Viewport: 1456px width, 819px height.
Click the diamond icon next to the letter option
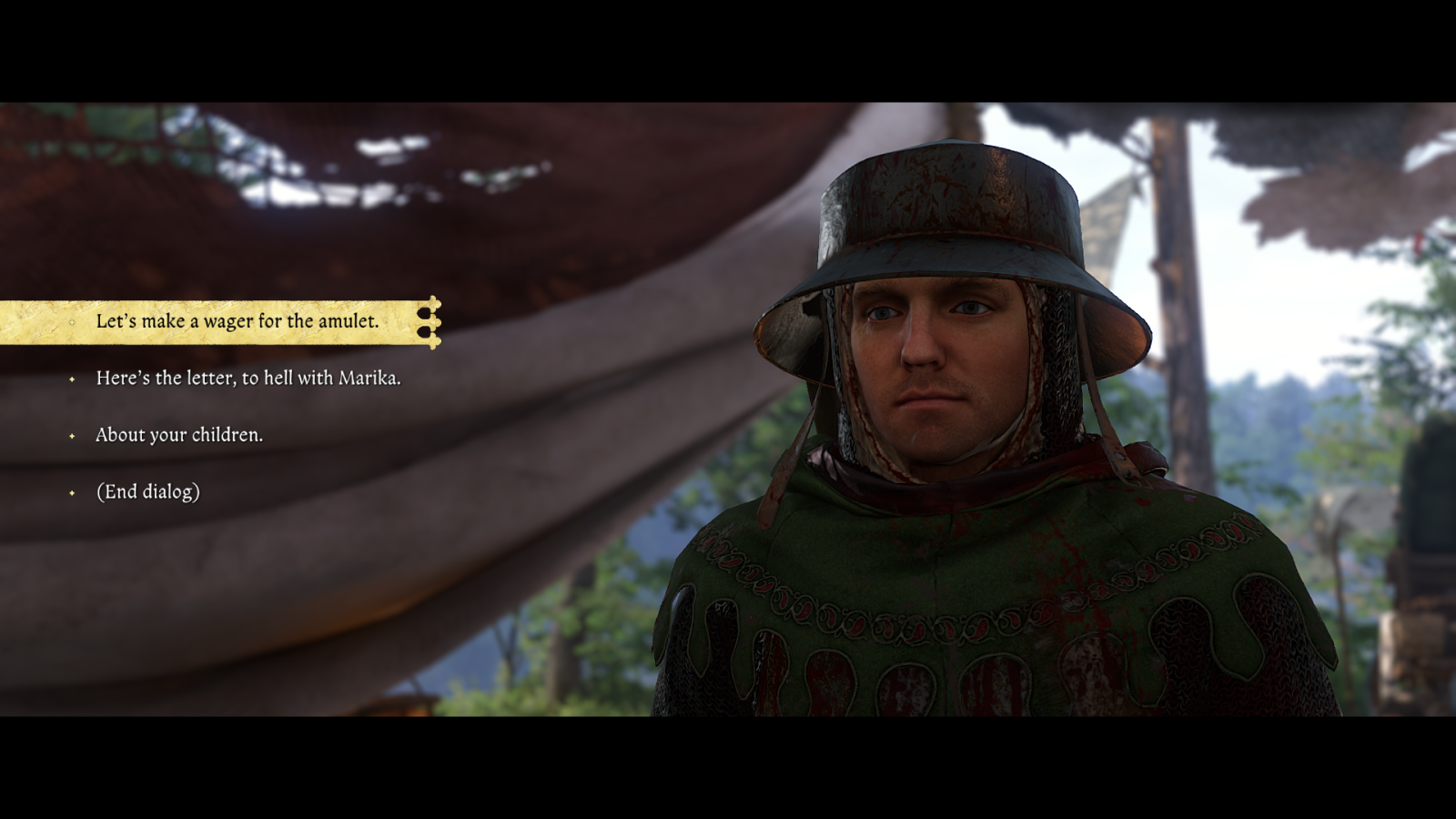pos(71,379)
